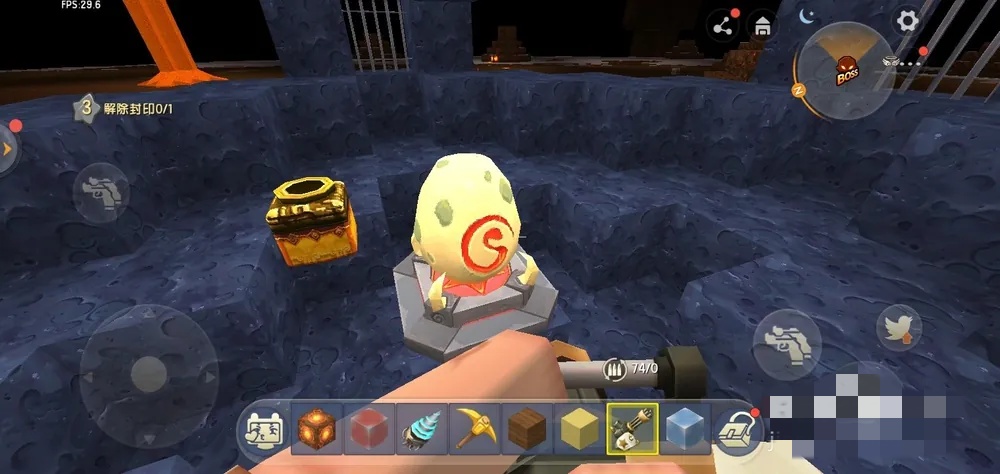Tap the winged jump button
1000x474 pixels.
(x=898, y=328)
